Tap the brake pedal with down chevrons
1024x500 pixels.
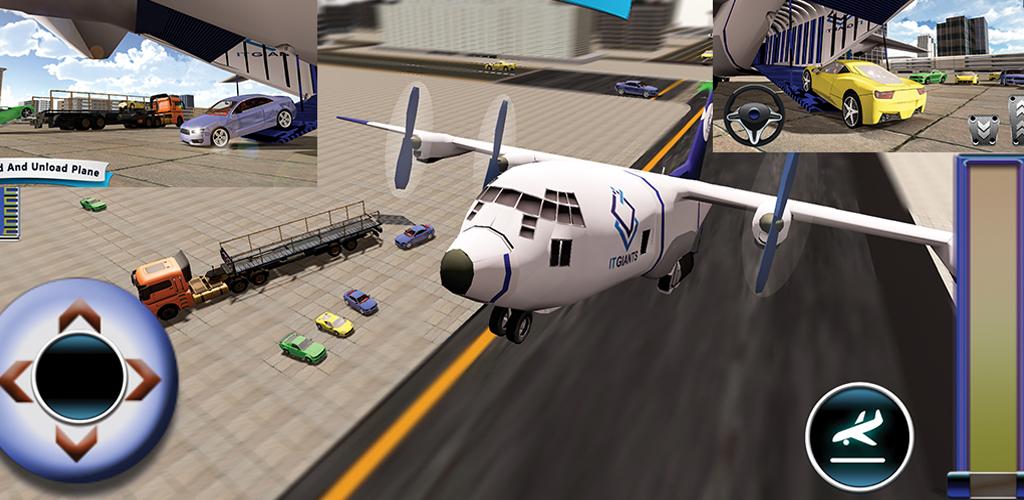pos(982,130)
